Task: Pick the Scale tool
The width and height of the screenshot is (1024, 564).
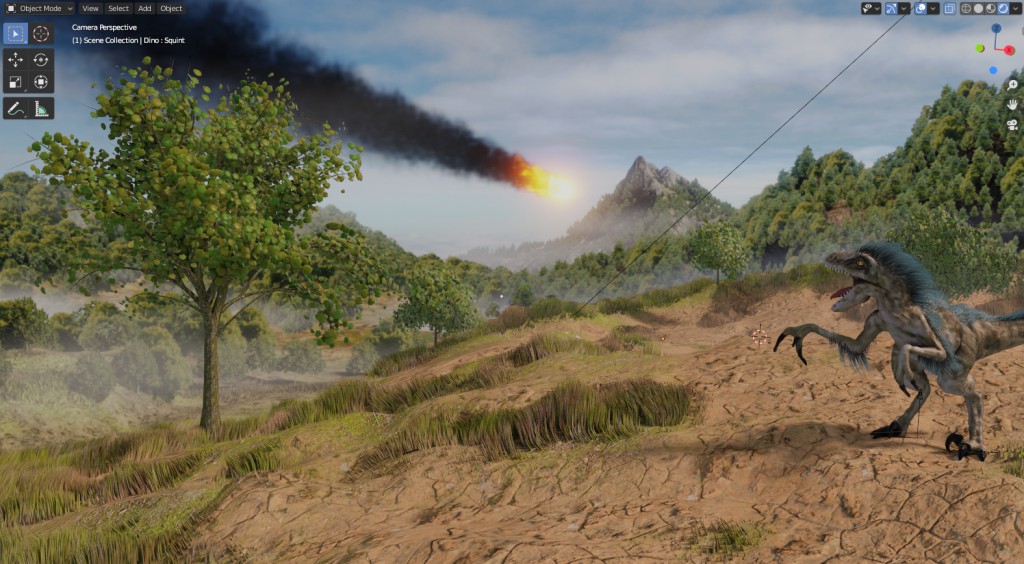Action: [x=16, y=83]
